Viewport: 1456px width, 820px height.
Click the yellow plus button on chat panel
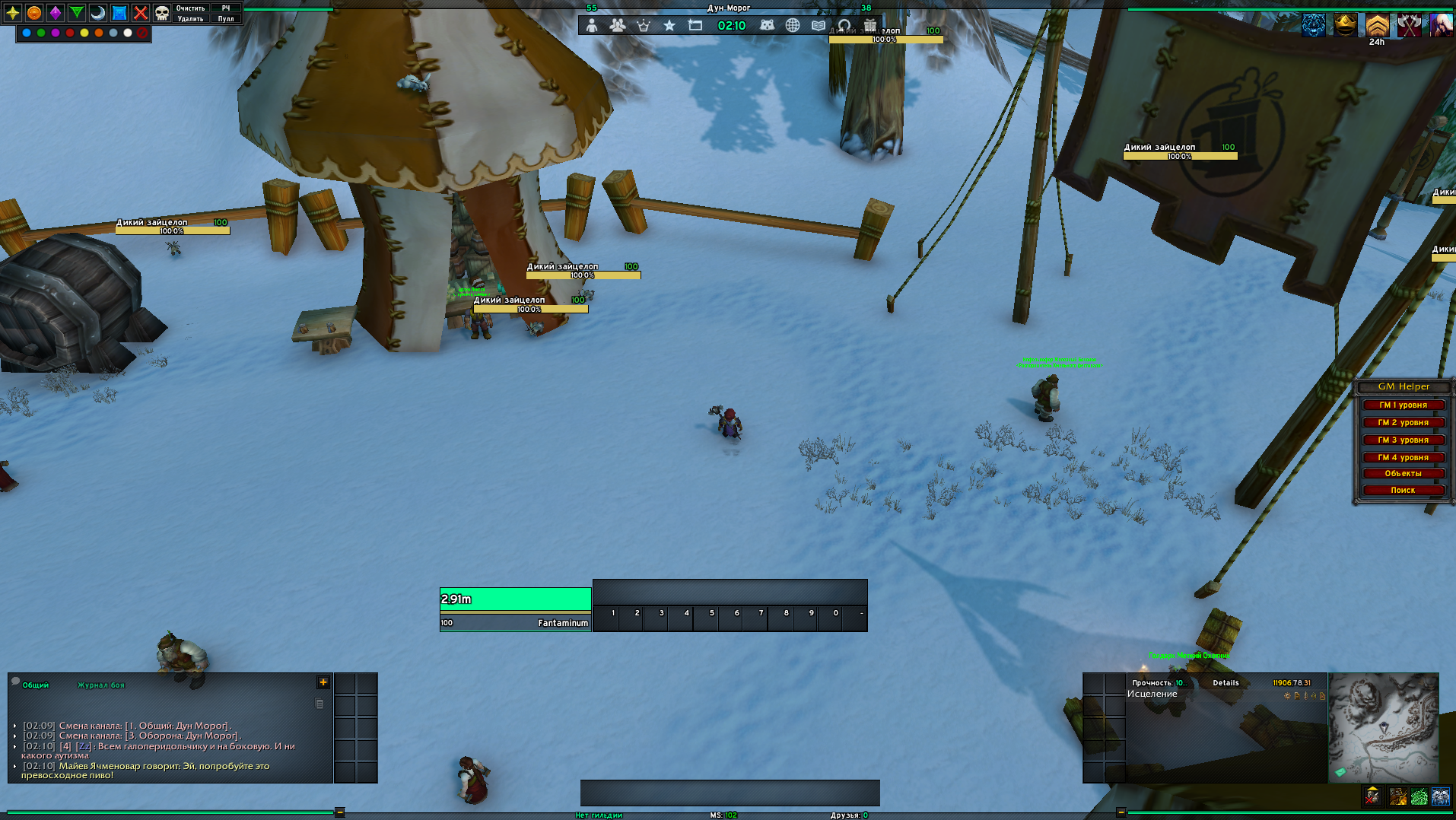(x=323, y=682)
